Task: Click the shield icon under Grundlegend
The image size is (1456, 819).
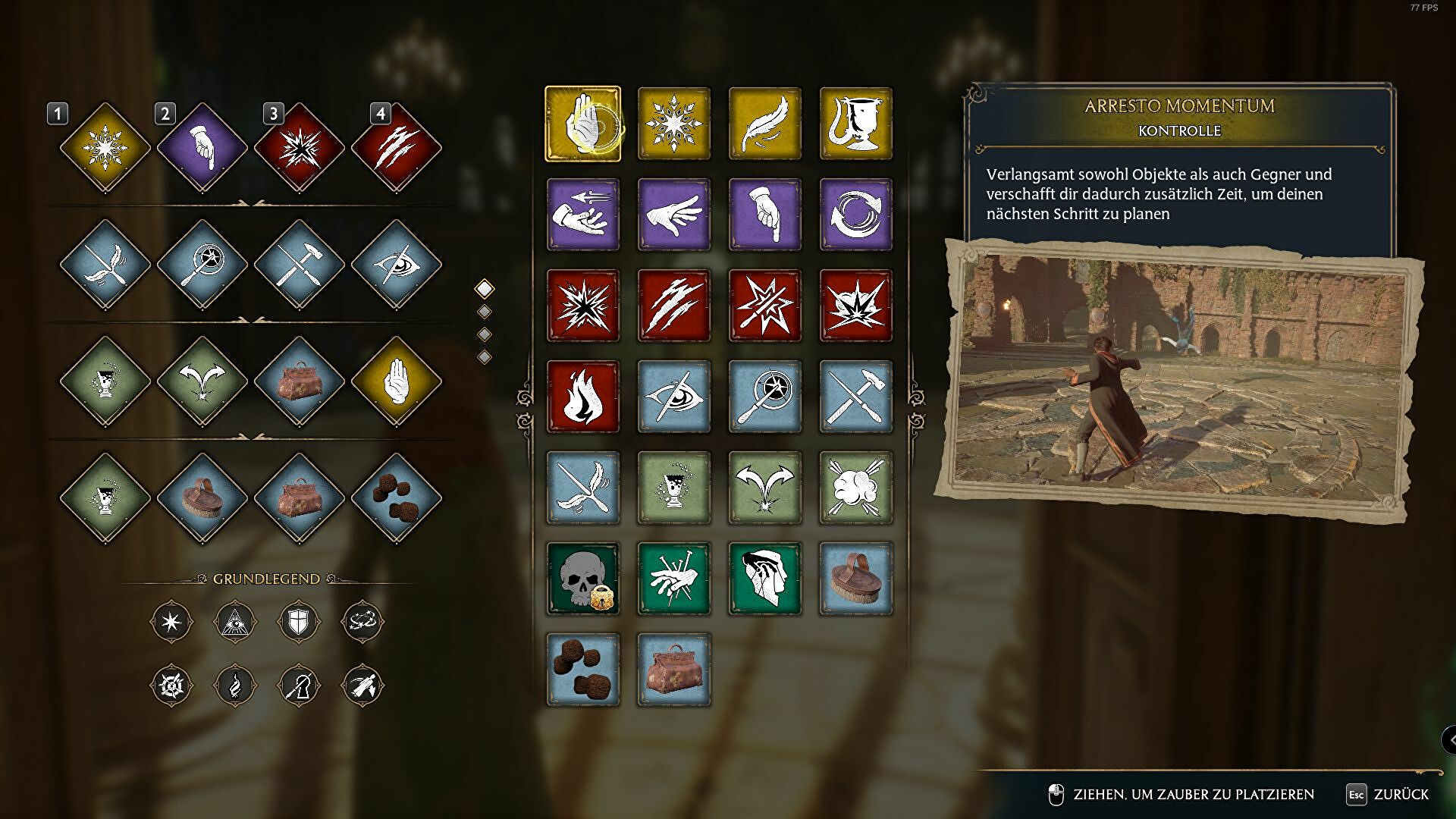Action: click(x=297, y=623)
